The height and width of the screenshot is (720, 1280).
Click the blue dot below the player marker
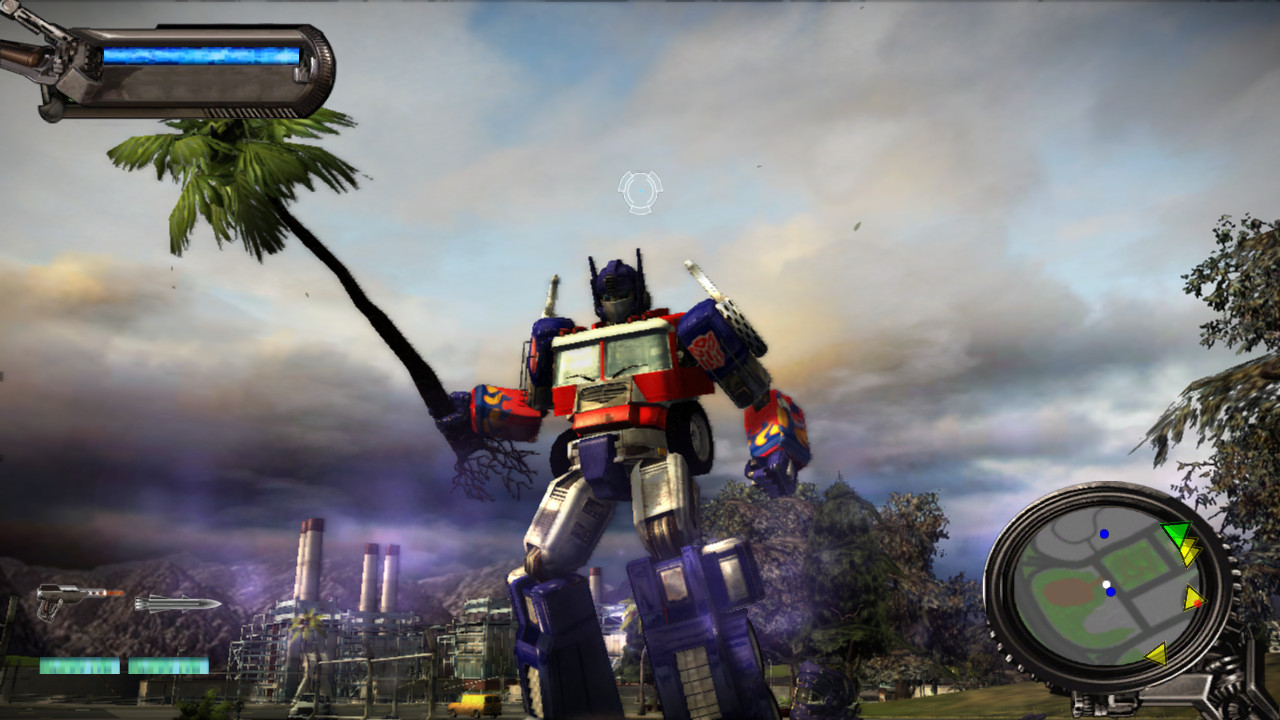tap(1110, 593)
